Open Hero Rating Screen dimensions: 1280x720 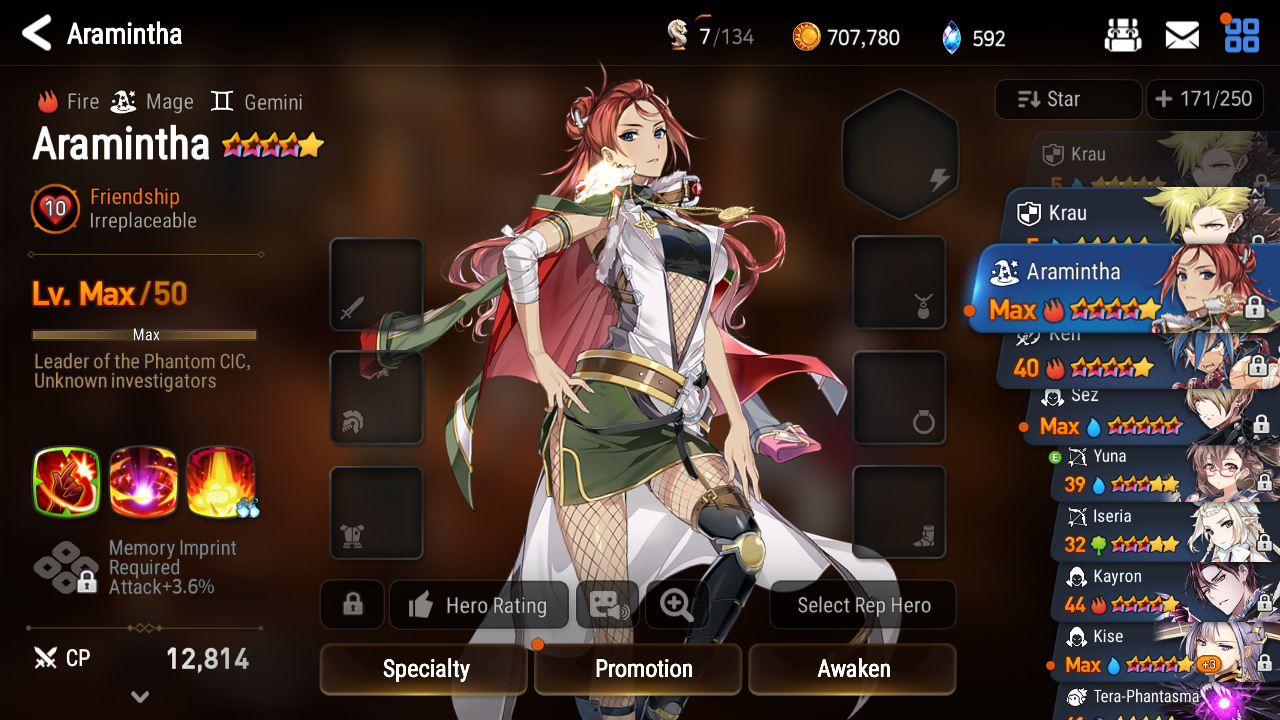click(479, 605)
